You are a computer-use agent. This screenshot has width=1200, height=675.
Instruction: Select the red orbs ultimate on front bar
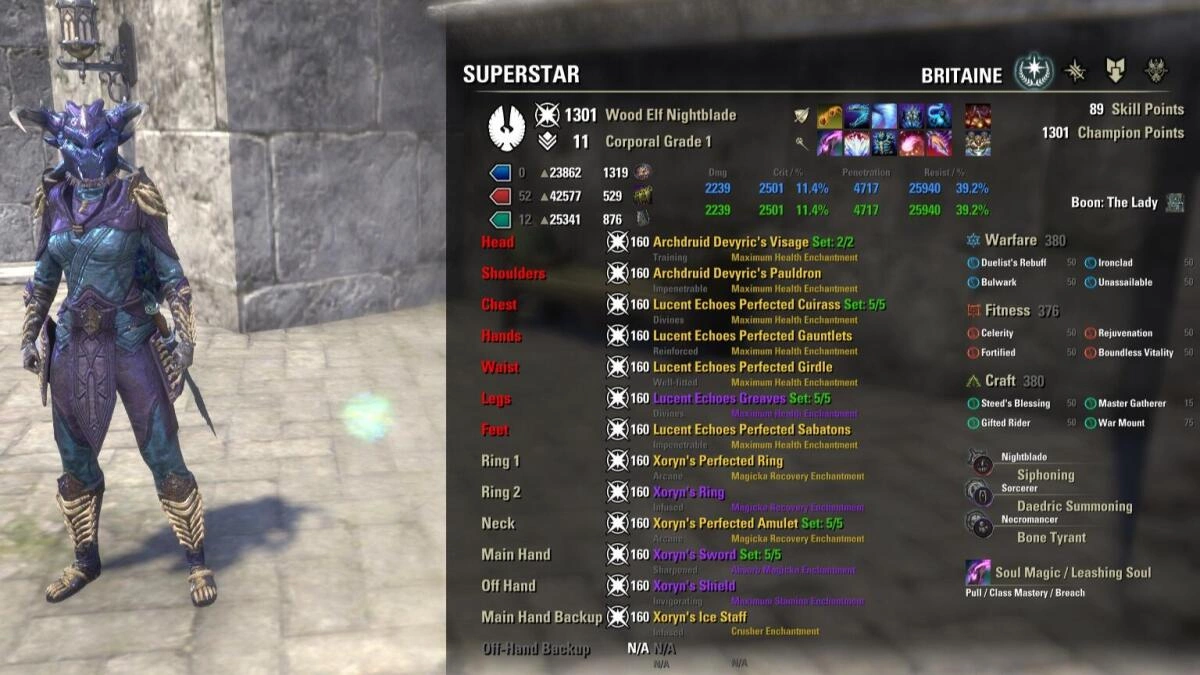click(977, 117)
